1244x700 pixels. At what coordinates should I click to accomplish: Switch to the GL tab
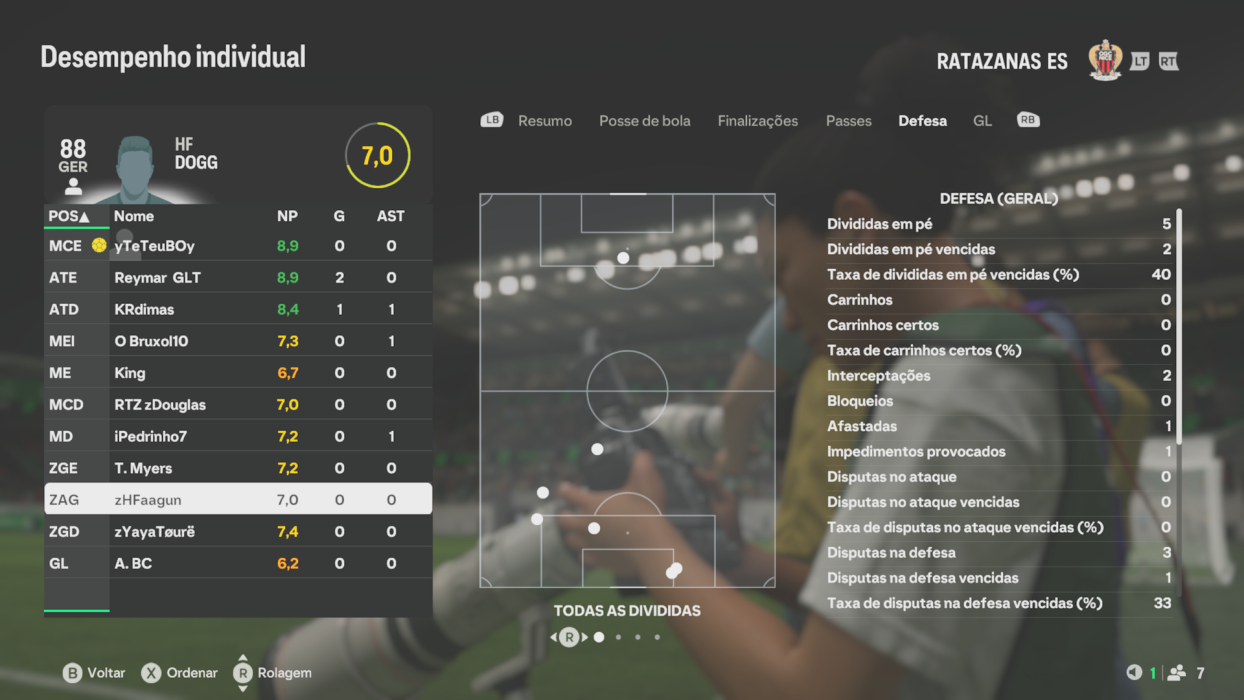pyautogui.click(x=982, y=121)
